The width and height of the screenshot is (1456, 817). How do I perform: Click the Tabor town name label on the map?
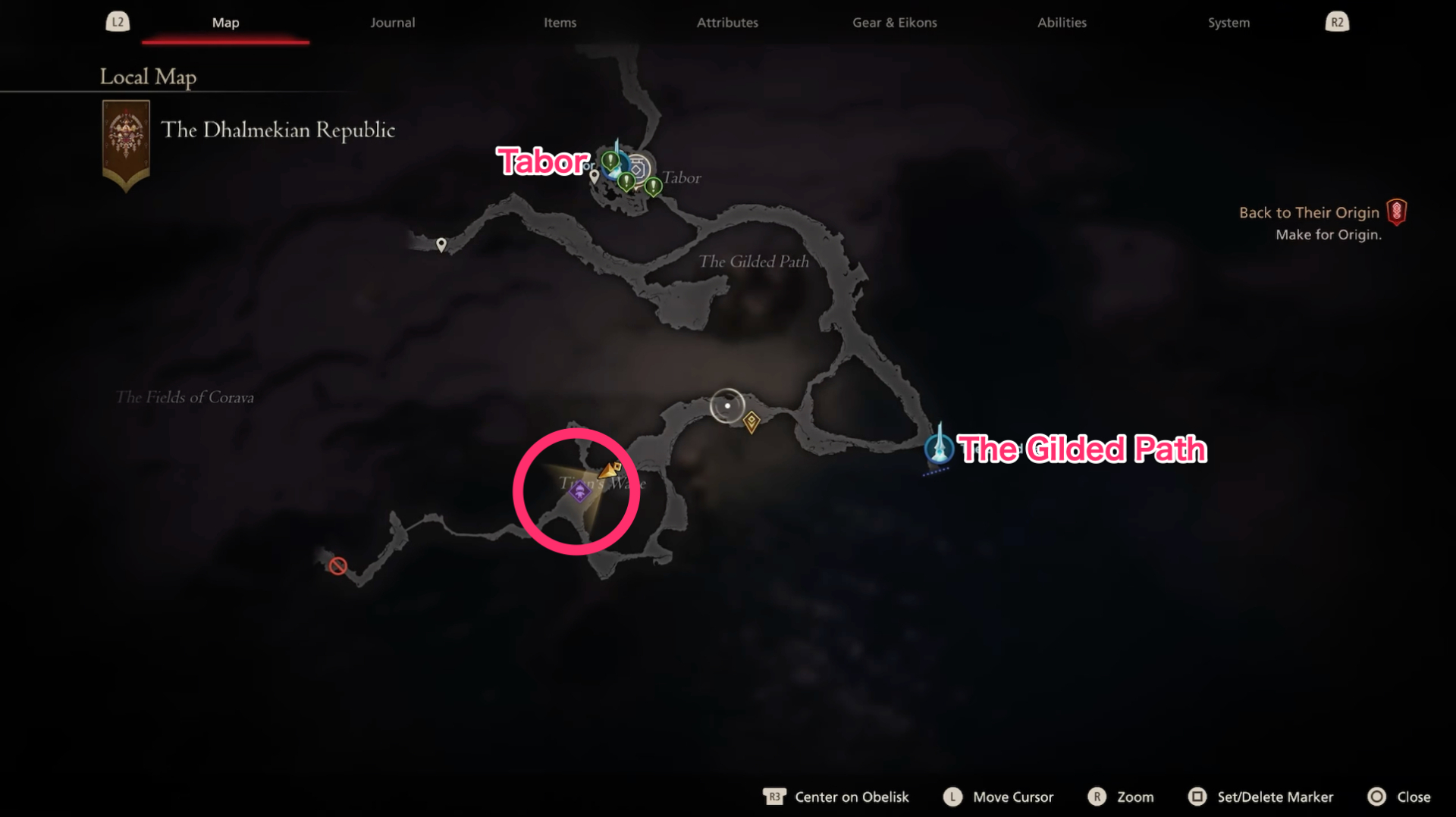point(681,177)
